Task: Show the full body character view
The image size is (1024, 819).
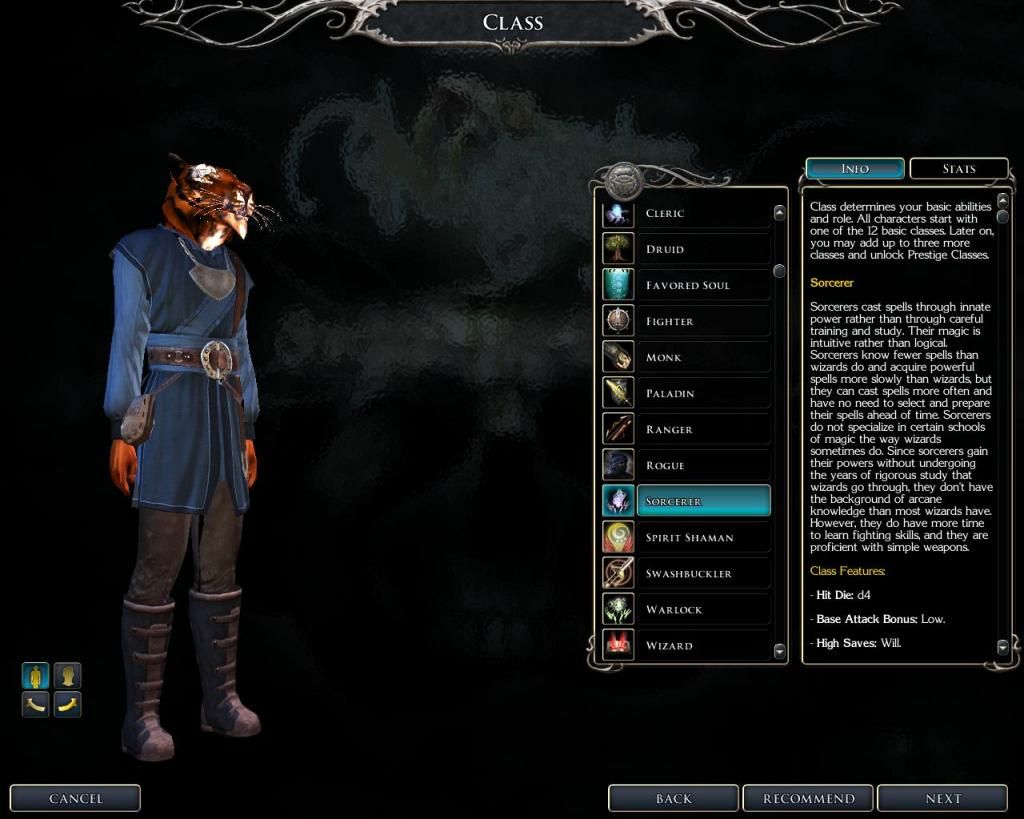Action: coord(36,676)
